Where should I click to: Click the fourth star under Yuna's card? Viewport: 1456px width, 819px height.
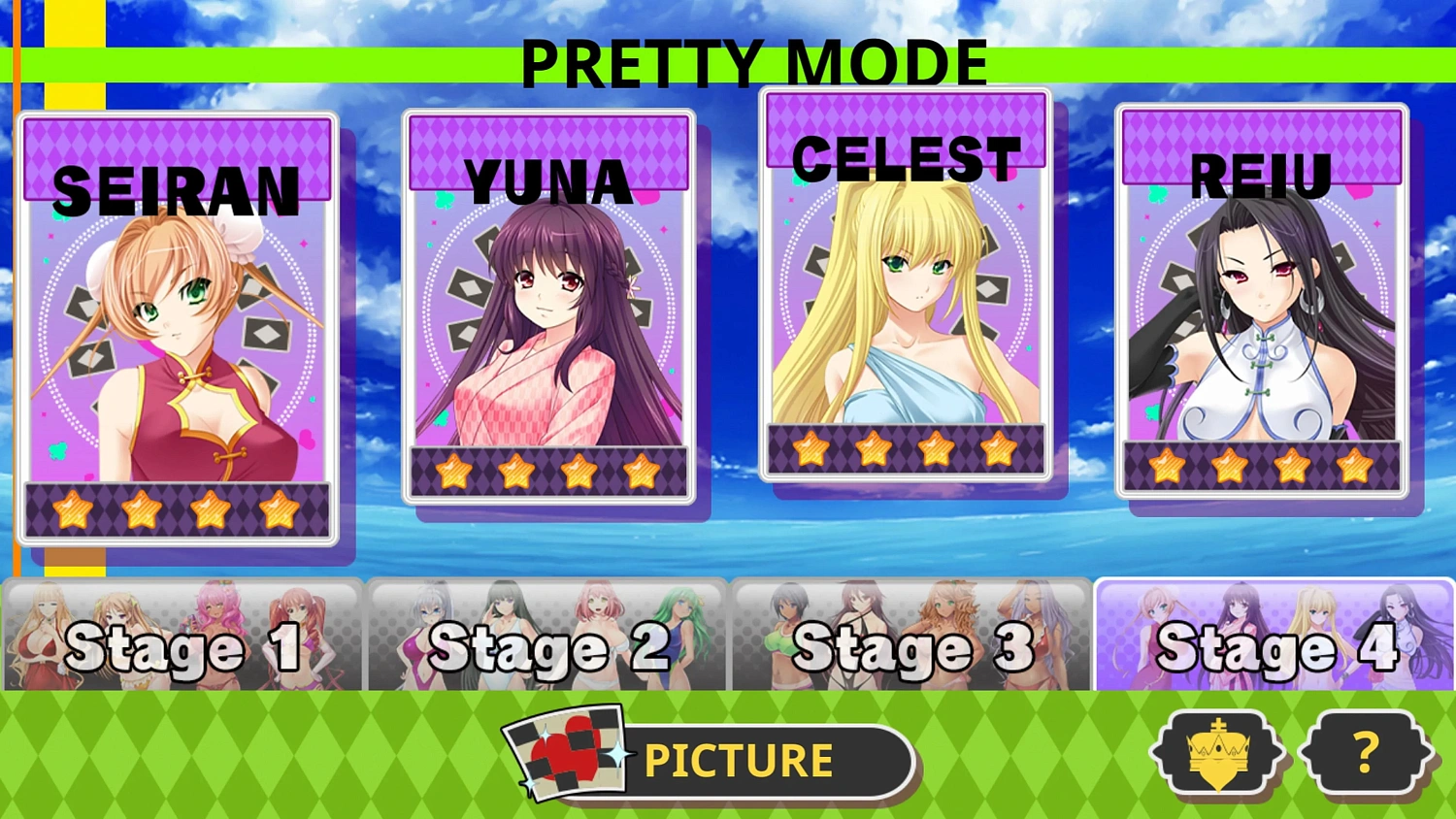pyautogui.click(x=642, y=473)
